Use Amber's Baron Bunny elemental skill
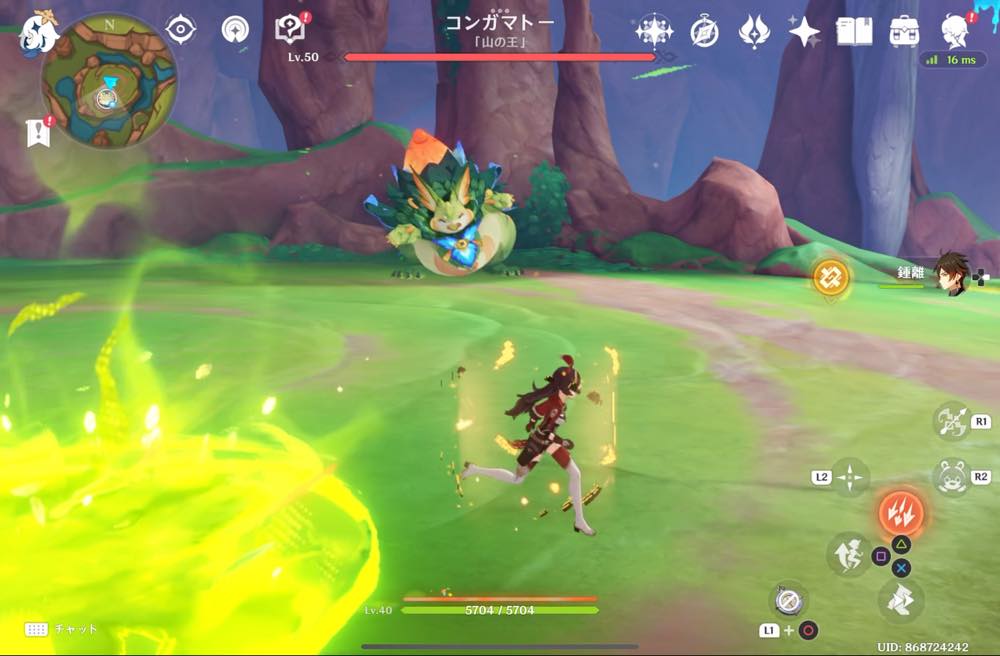The height and width of the screenshot is (656, 1000). [949, 477]
